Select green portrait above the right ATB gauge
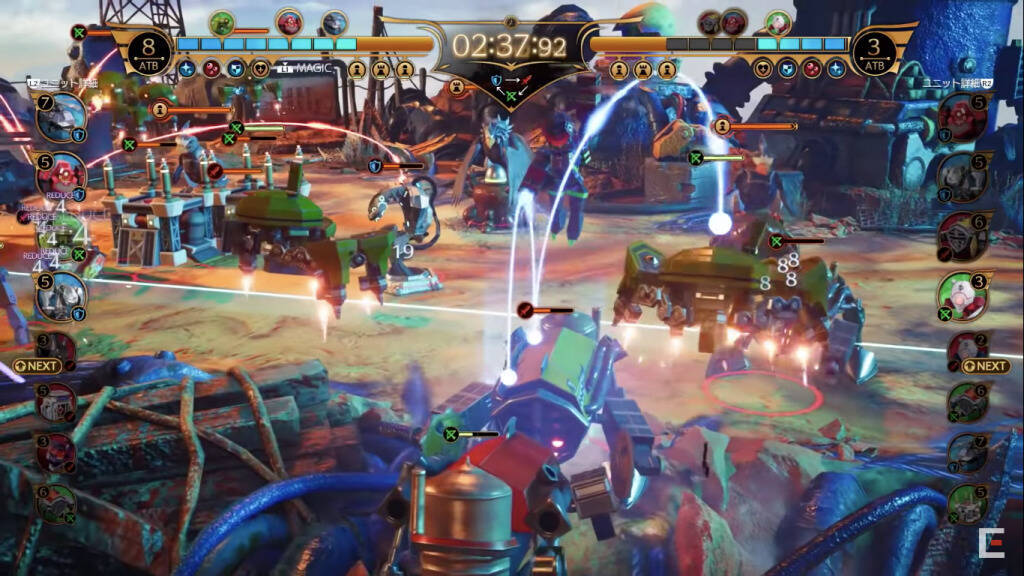The image size is (1024, 576). (778, 22)
